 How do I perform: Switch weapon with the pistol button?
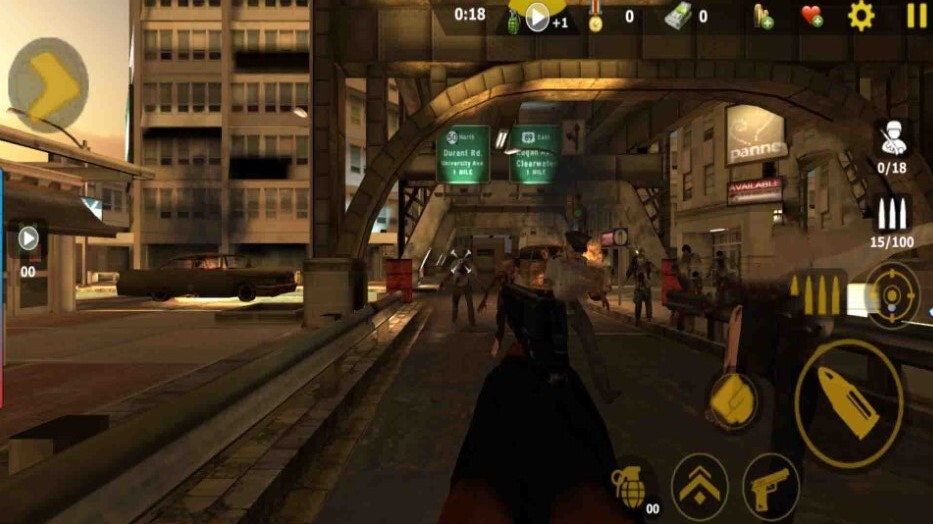pos(771,488)
